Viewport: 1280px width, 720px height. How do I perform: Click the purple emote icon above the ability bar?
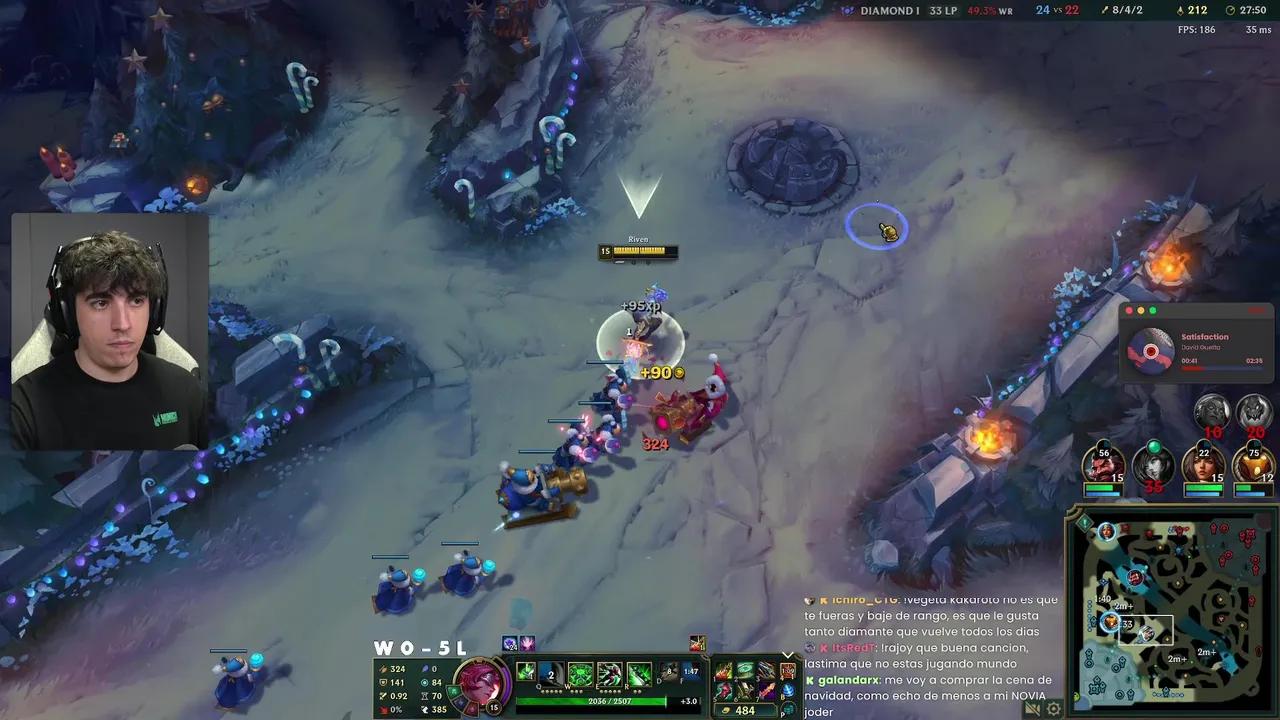(526, 643)
